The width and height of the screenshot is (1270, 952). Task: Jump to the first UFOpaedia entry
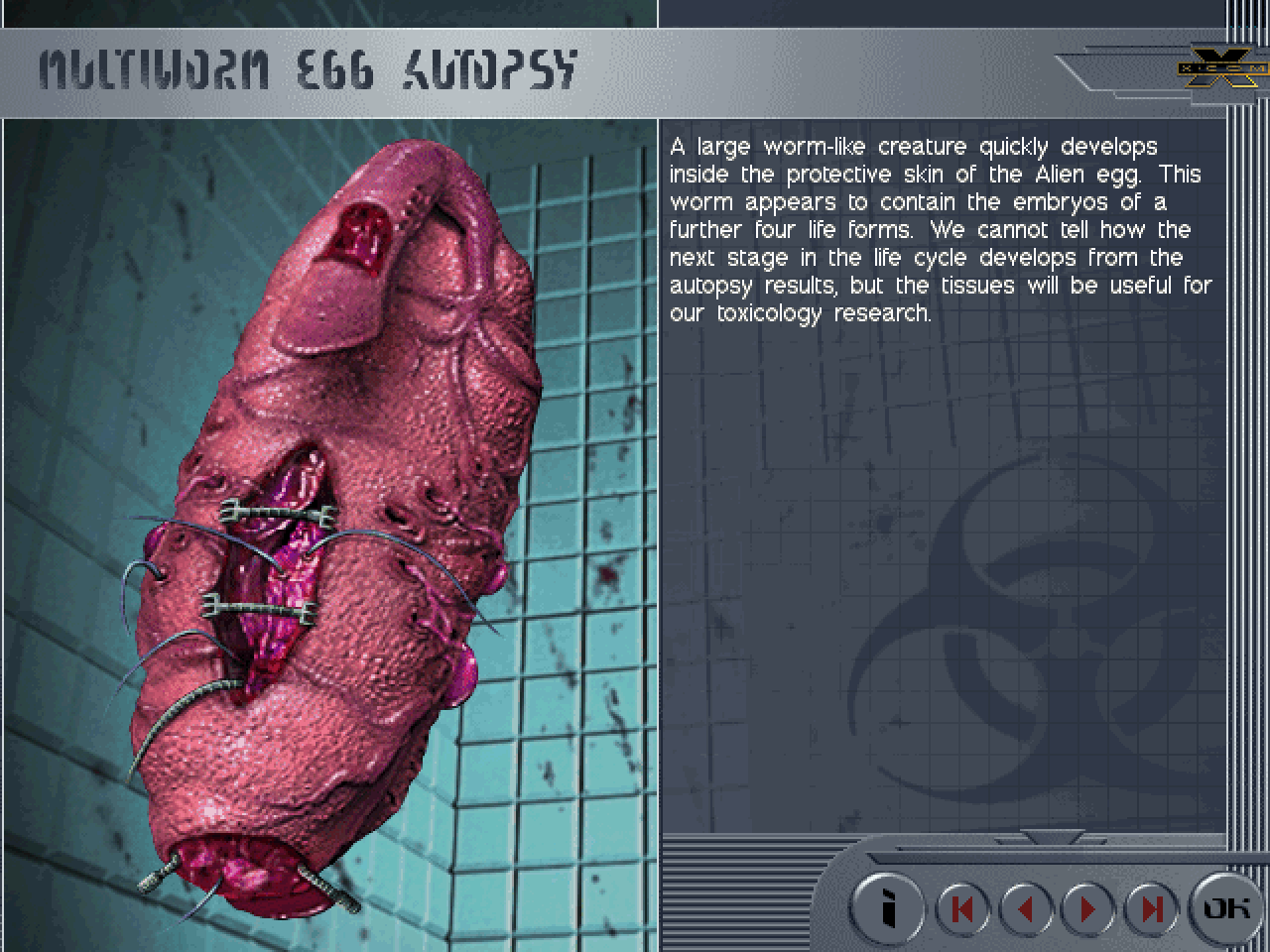click(x=961, y=908)
